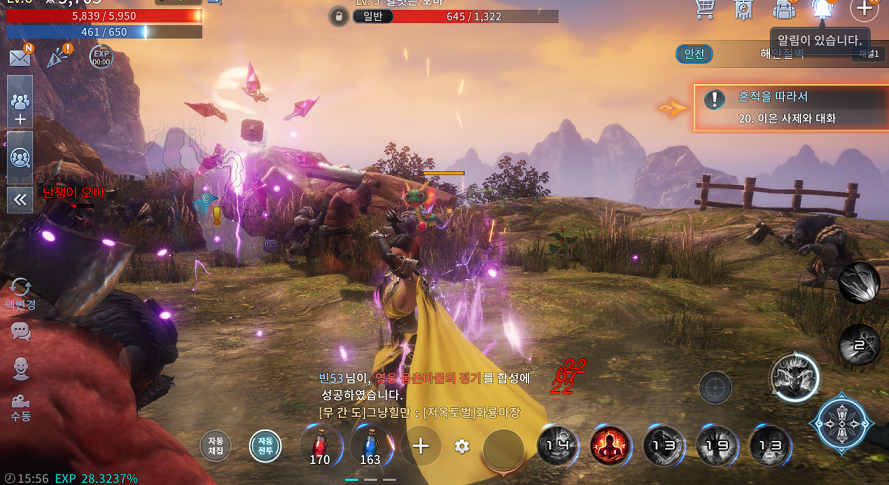Viewport: 889px width, 485px height.
Task: Use the blue mana potion
Action: (x=370, y=445)
